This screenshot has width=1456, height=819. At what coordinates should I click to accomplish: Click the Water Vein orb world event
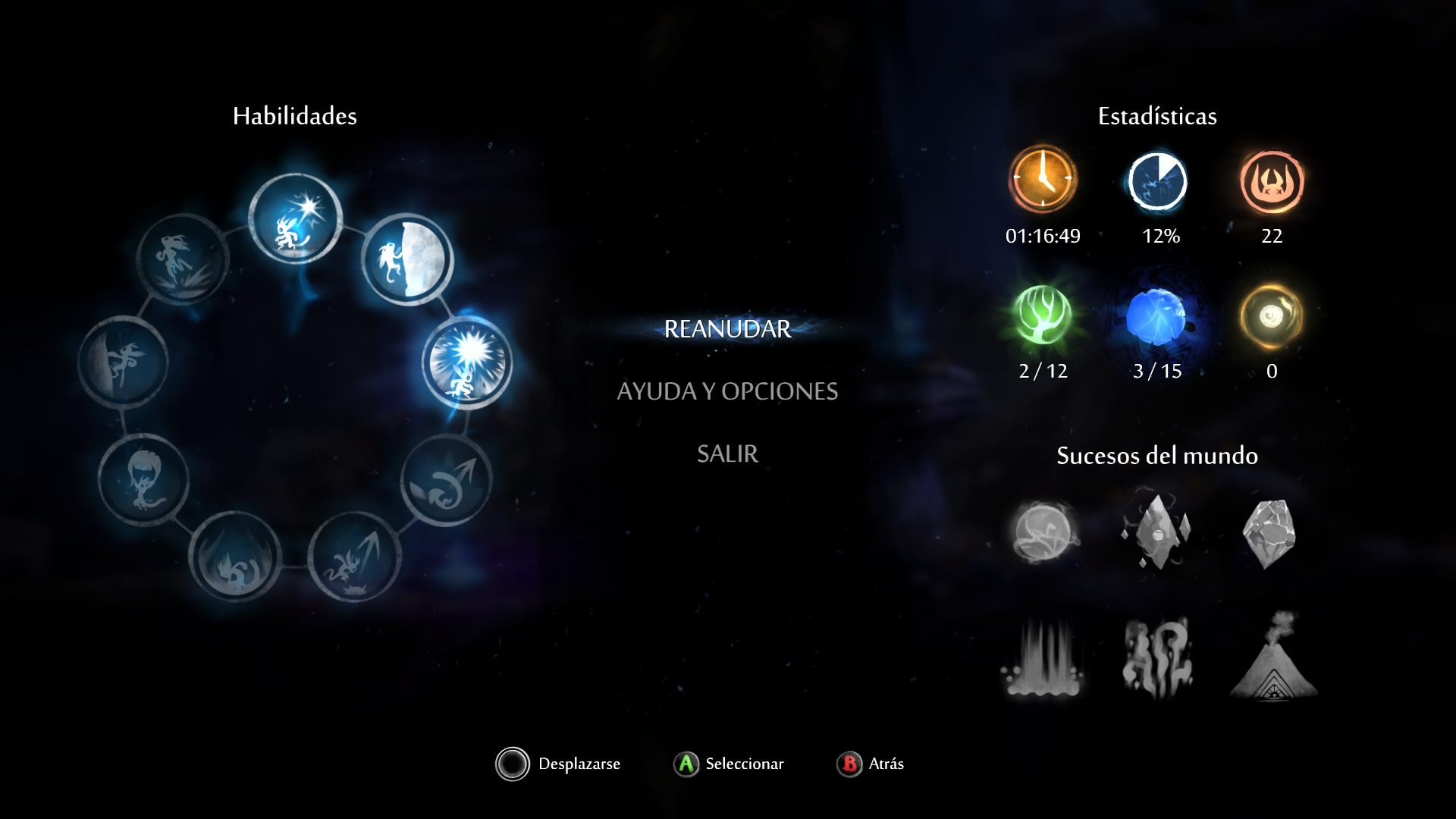coord(1043,532)
